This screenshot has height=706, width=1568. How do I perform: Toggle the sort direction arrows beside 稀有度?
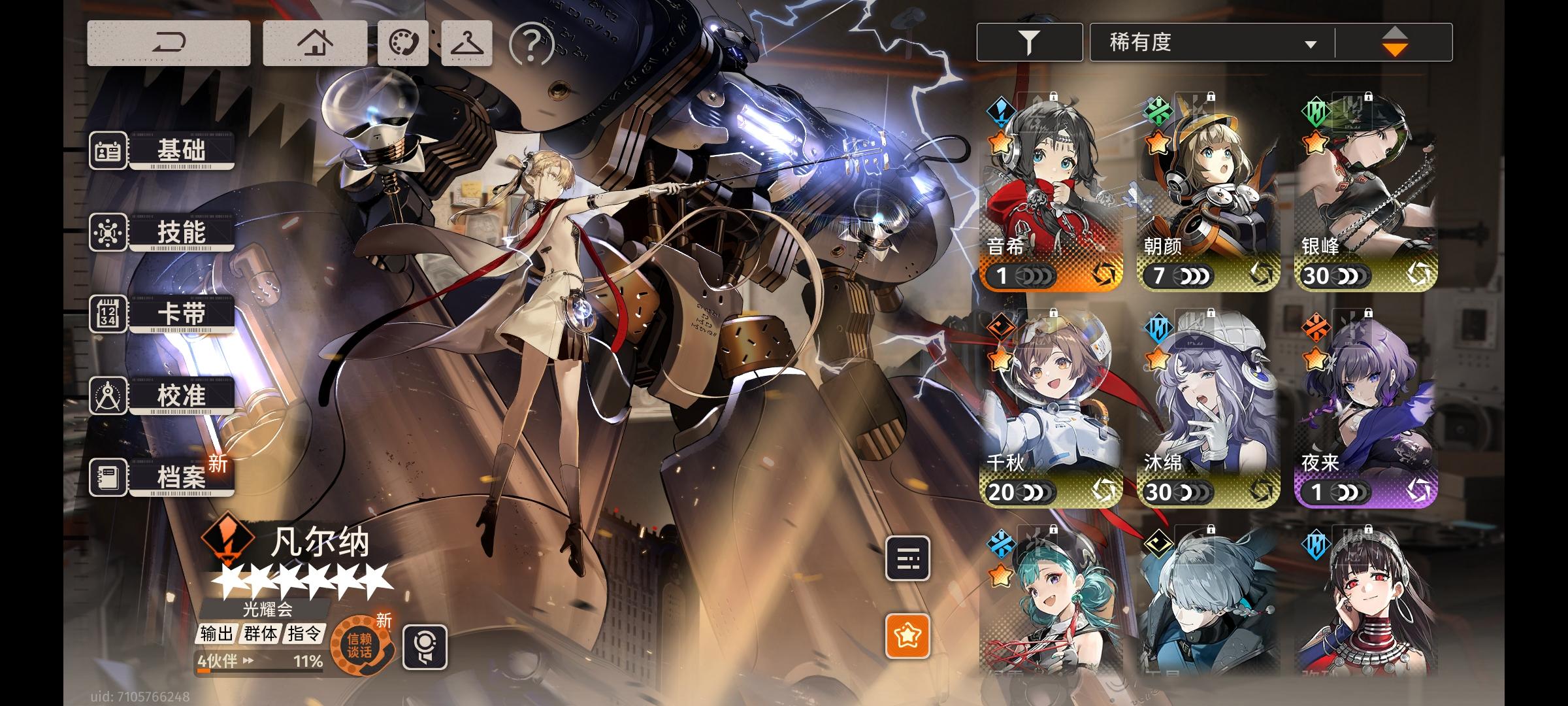point(1396,41)
